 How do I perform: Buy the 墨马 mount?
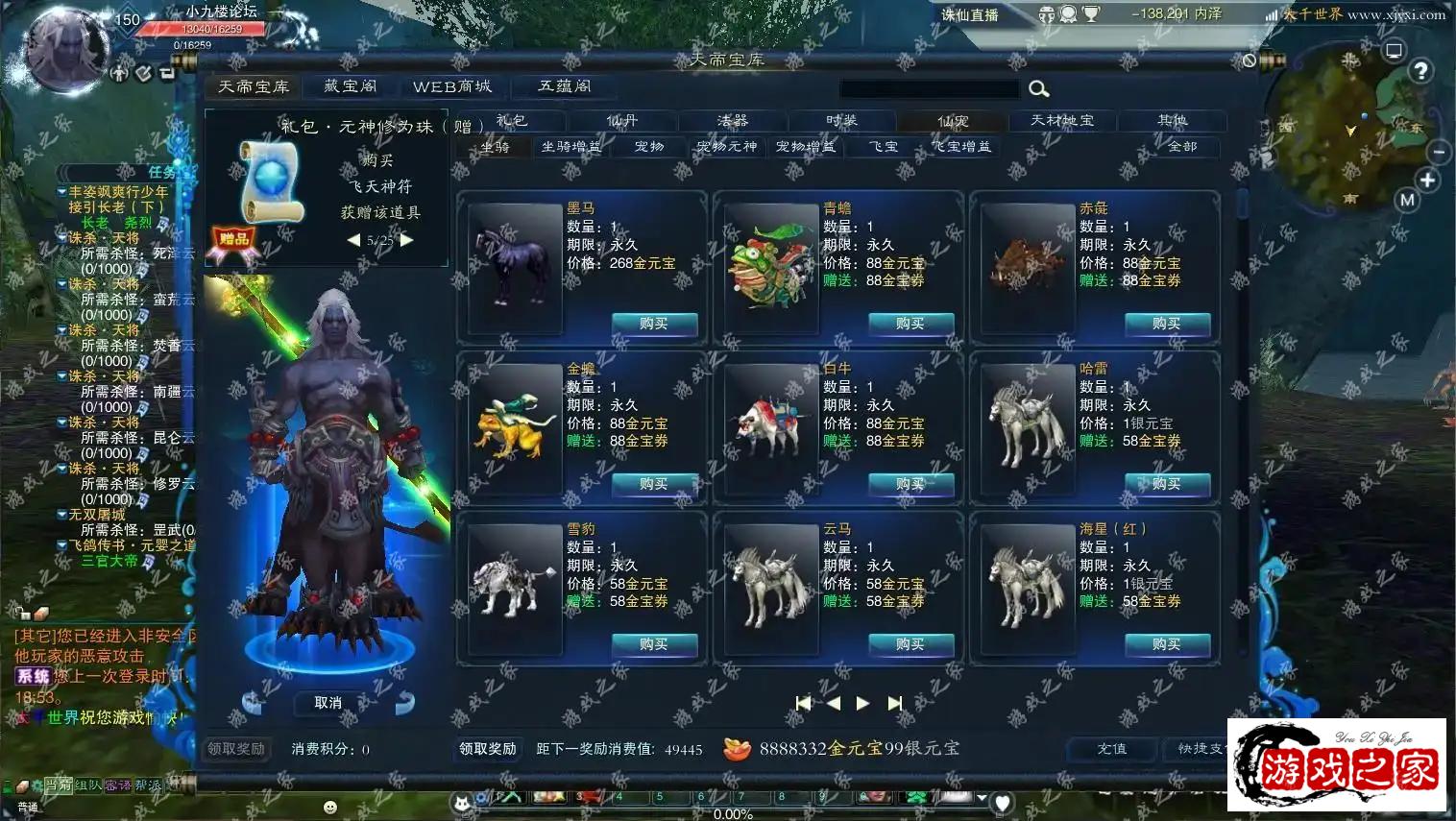(653, 325)
